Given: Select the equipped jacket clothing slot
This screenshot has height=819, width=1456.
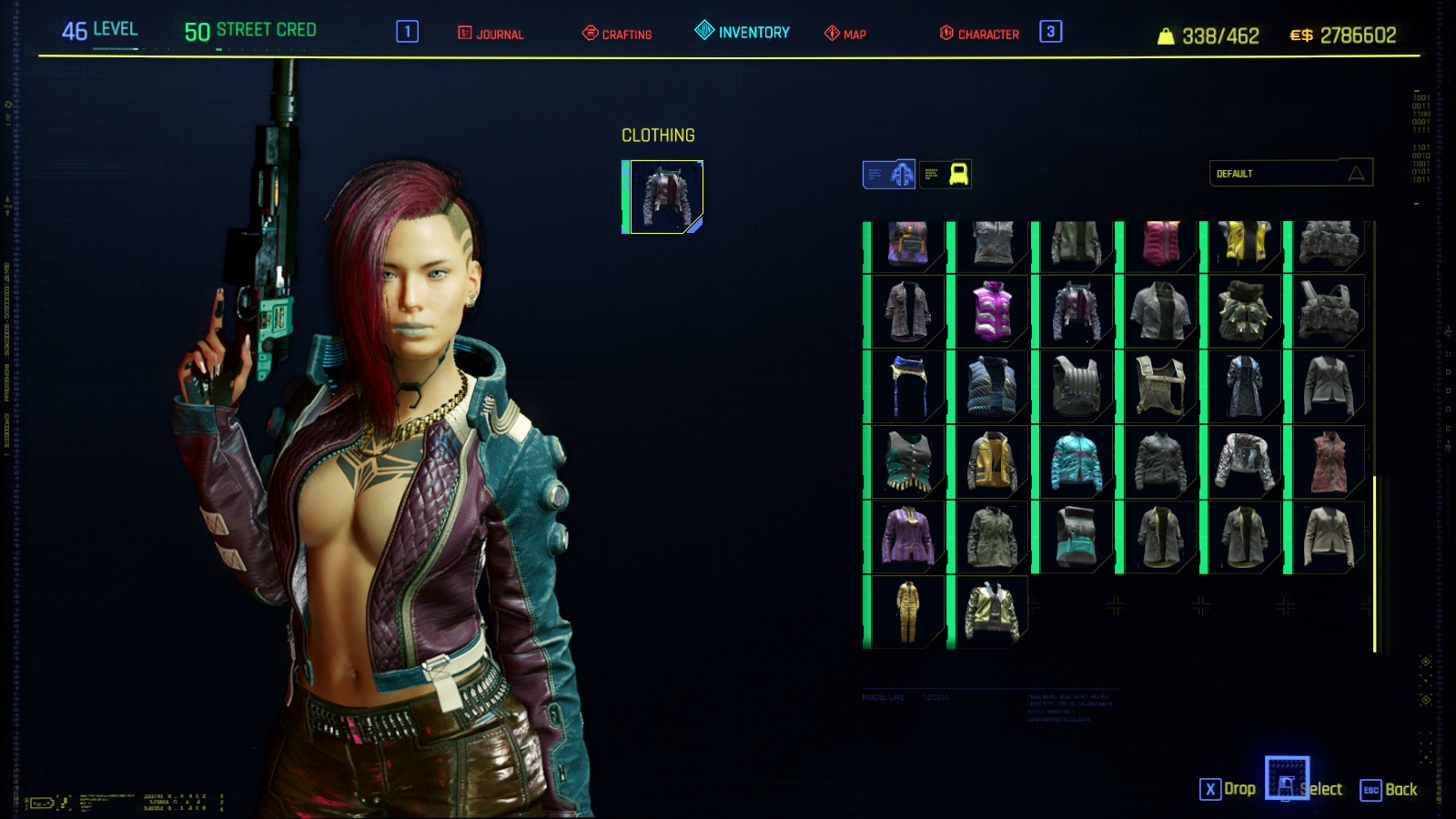Looking at the screenshot, I should click(665, 197).
